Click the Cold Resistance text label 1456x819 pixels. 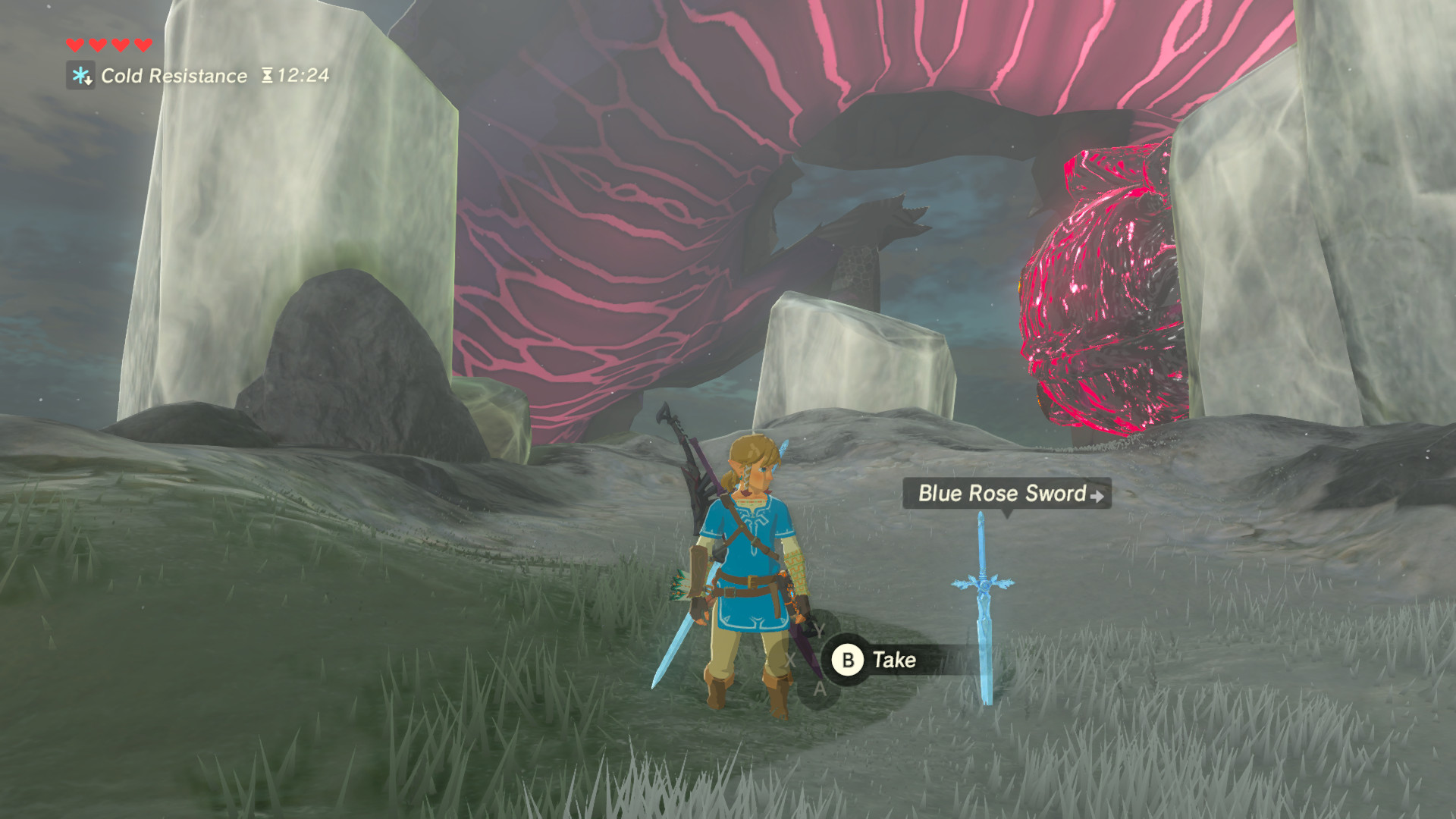[173, 76]
